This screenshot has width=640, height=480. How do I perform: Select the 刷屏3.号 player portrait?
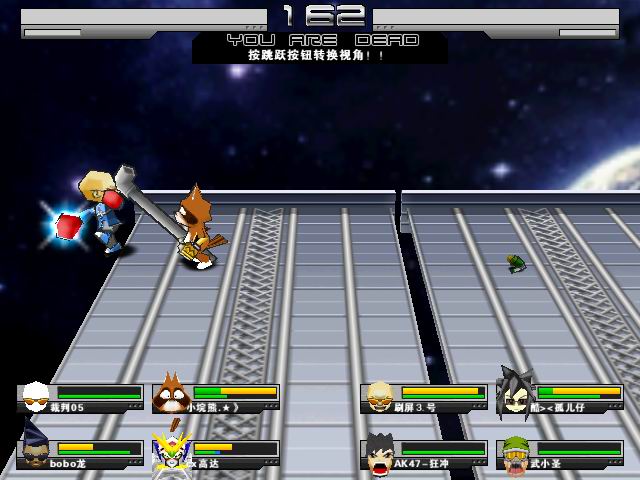click(380, 396)
